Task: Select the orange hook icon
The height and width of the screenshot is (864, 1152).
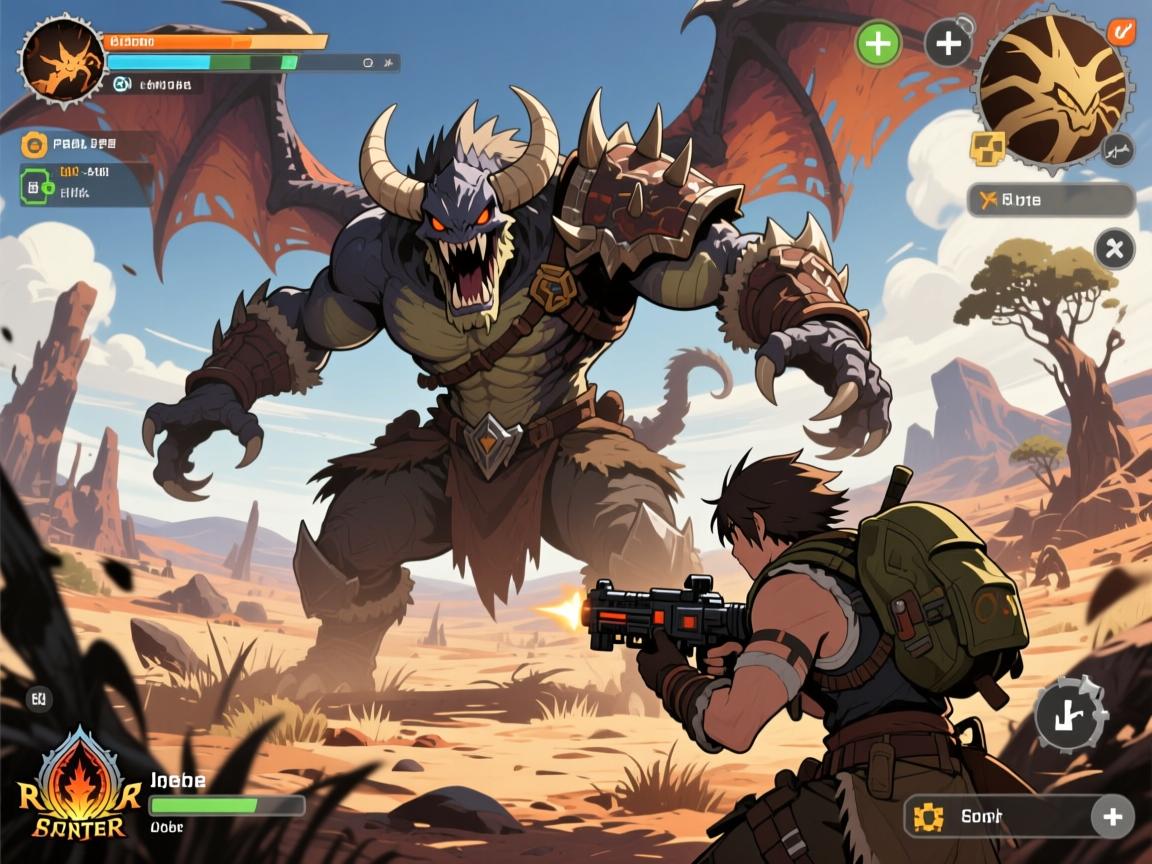Action: coord(1119,32)
